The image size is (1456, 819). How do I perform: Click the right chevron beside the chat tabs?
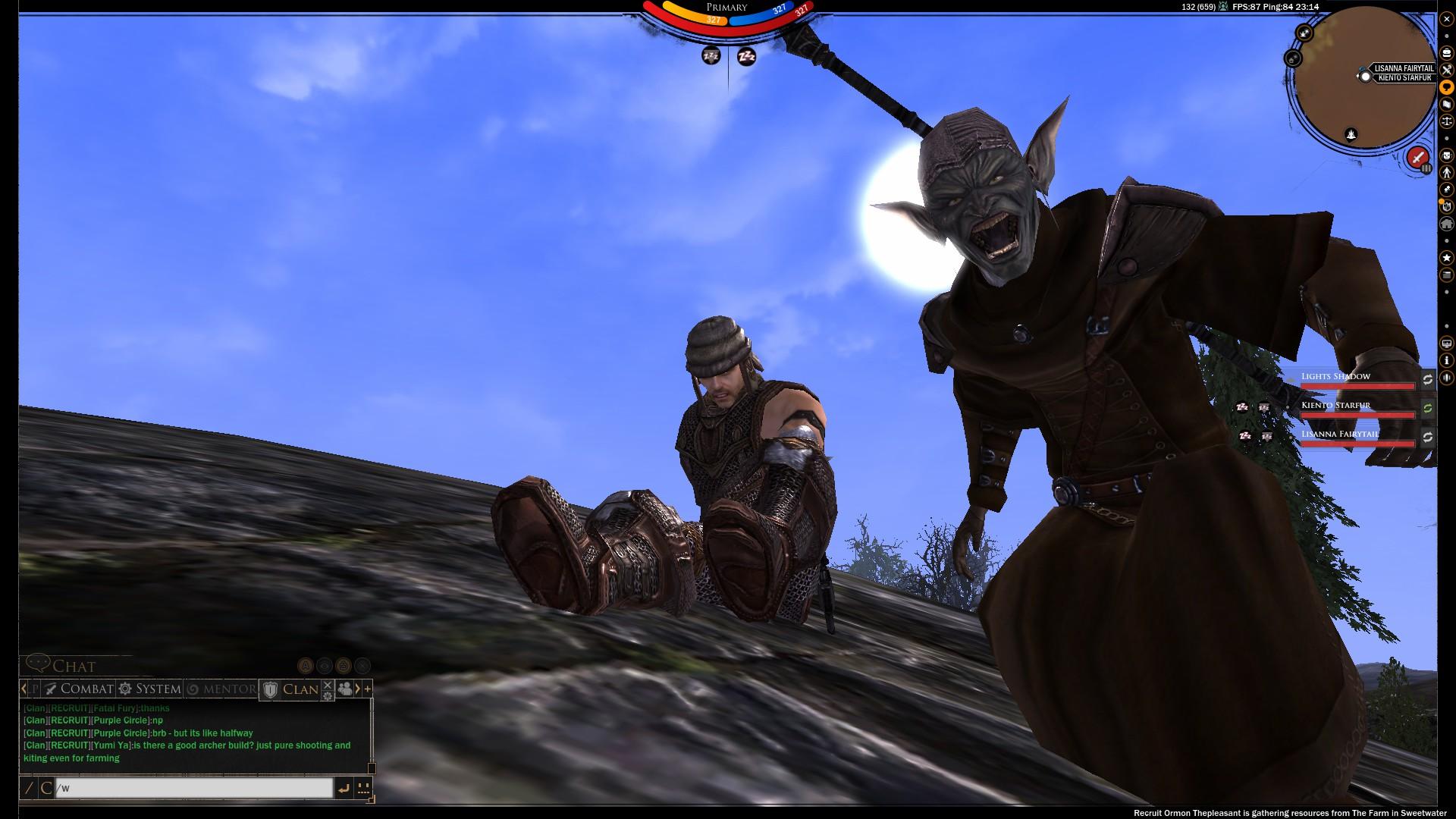point(357,689)
